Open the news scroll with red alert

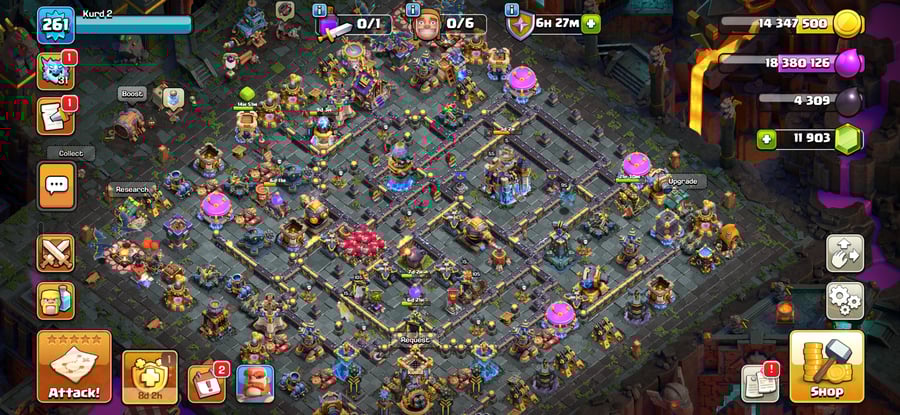point(760,383)
